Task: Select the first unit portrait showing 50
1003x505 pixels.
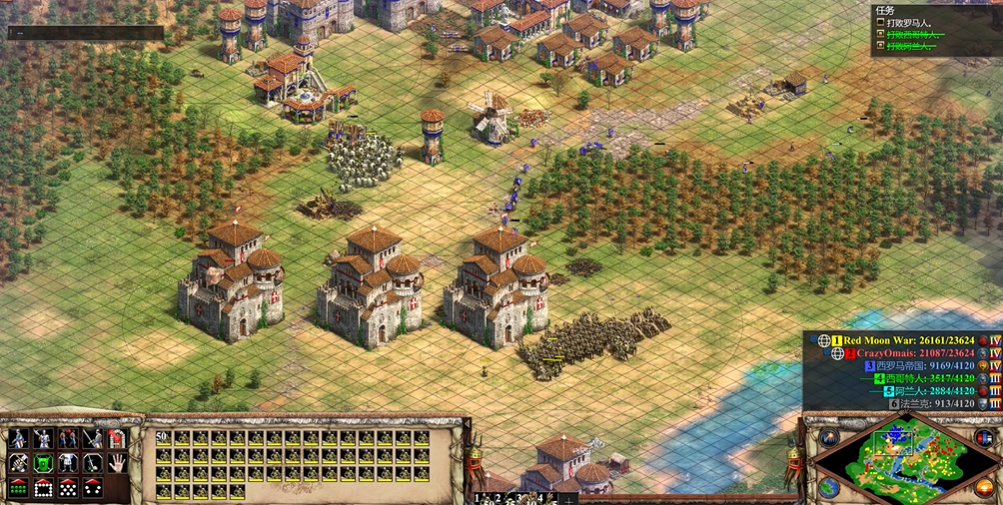Action: [163, 438]
